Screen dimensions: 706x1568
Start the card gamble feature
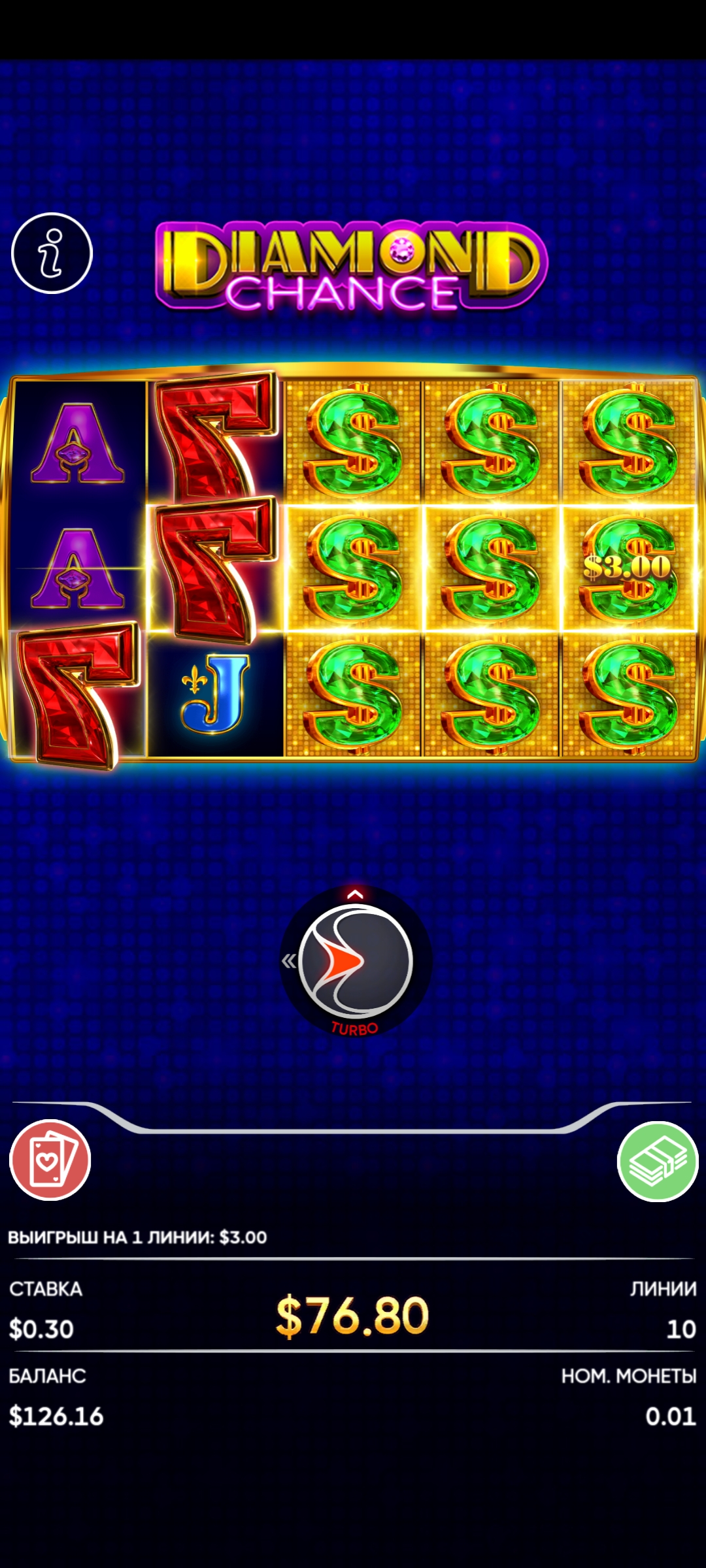pos(50,1160)
